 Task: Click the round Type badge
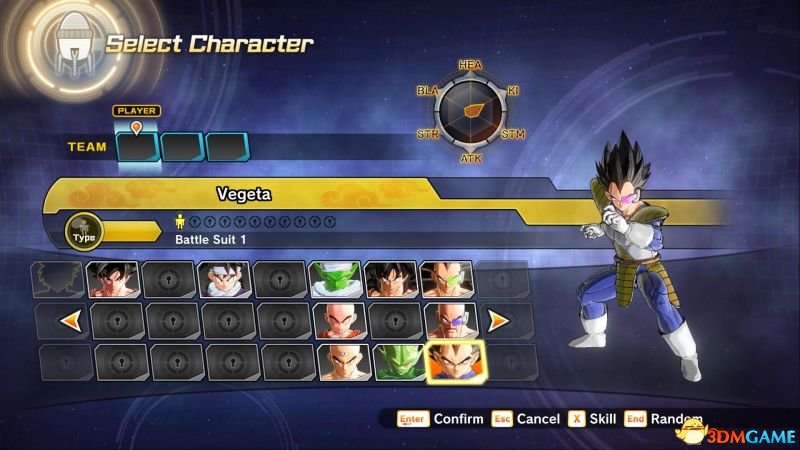tap(83, 232)
